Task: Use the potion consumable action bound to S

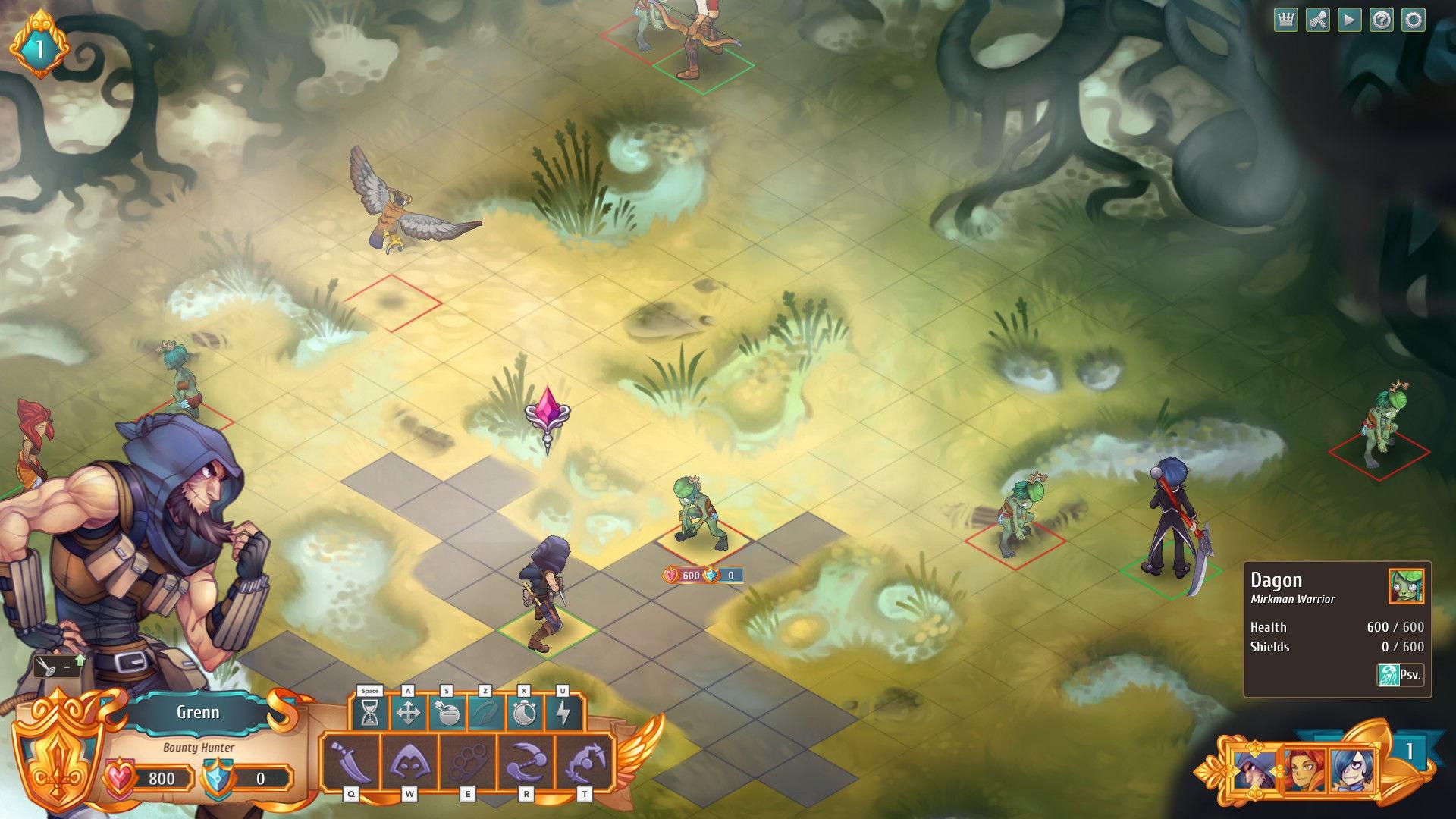Action: pos(447,713)
